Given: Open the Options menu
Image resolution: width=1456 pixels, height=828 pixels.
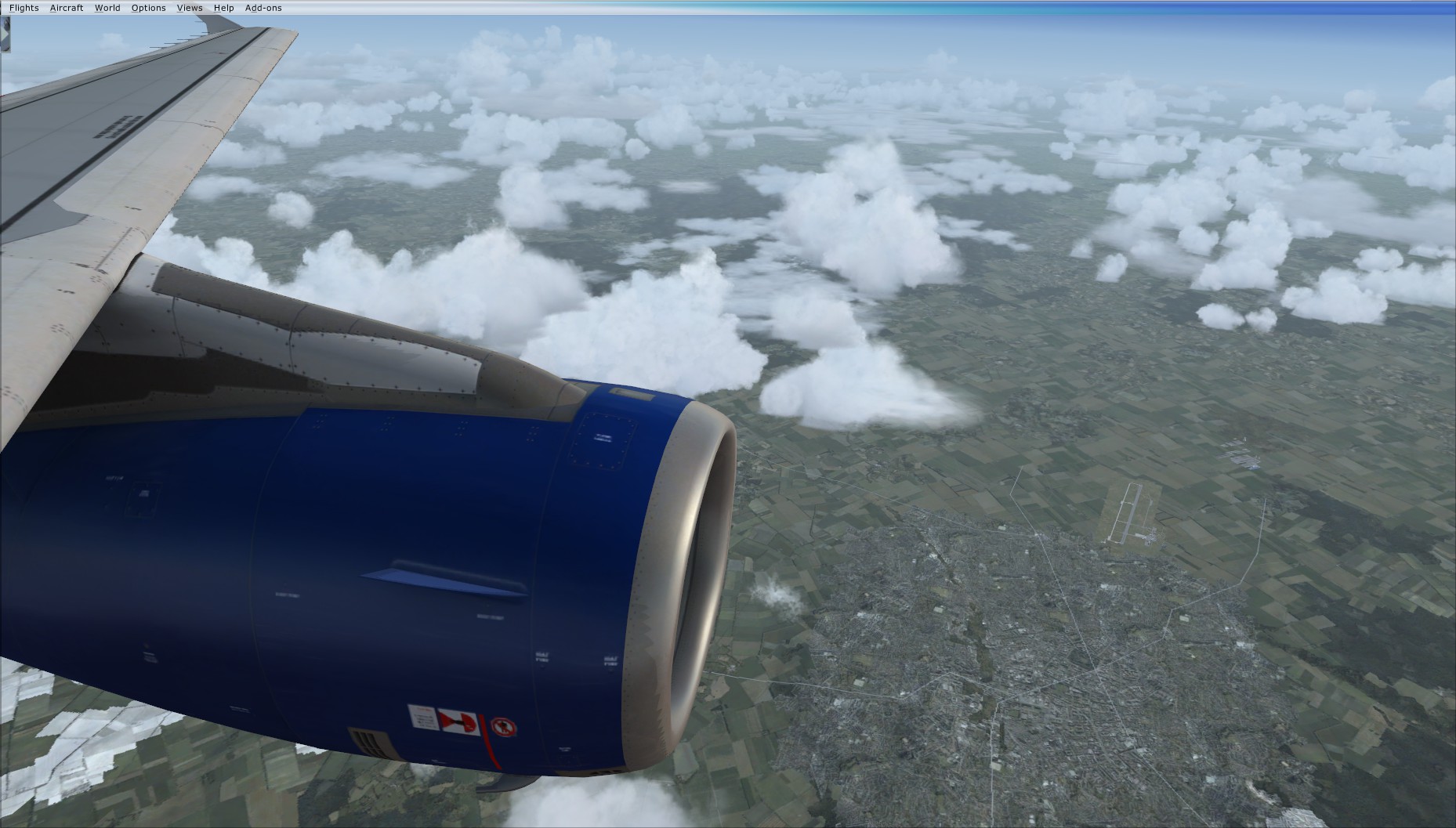Looking at the screenshot, I should (148, 8).
